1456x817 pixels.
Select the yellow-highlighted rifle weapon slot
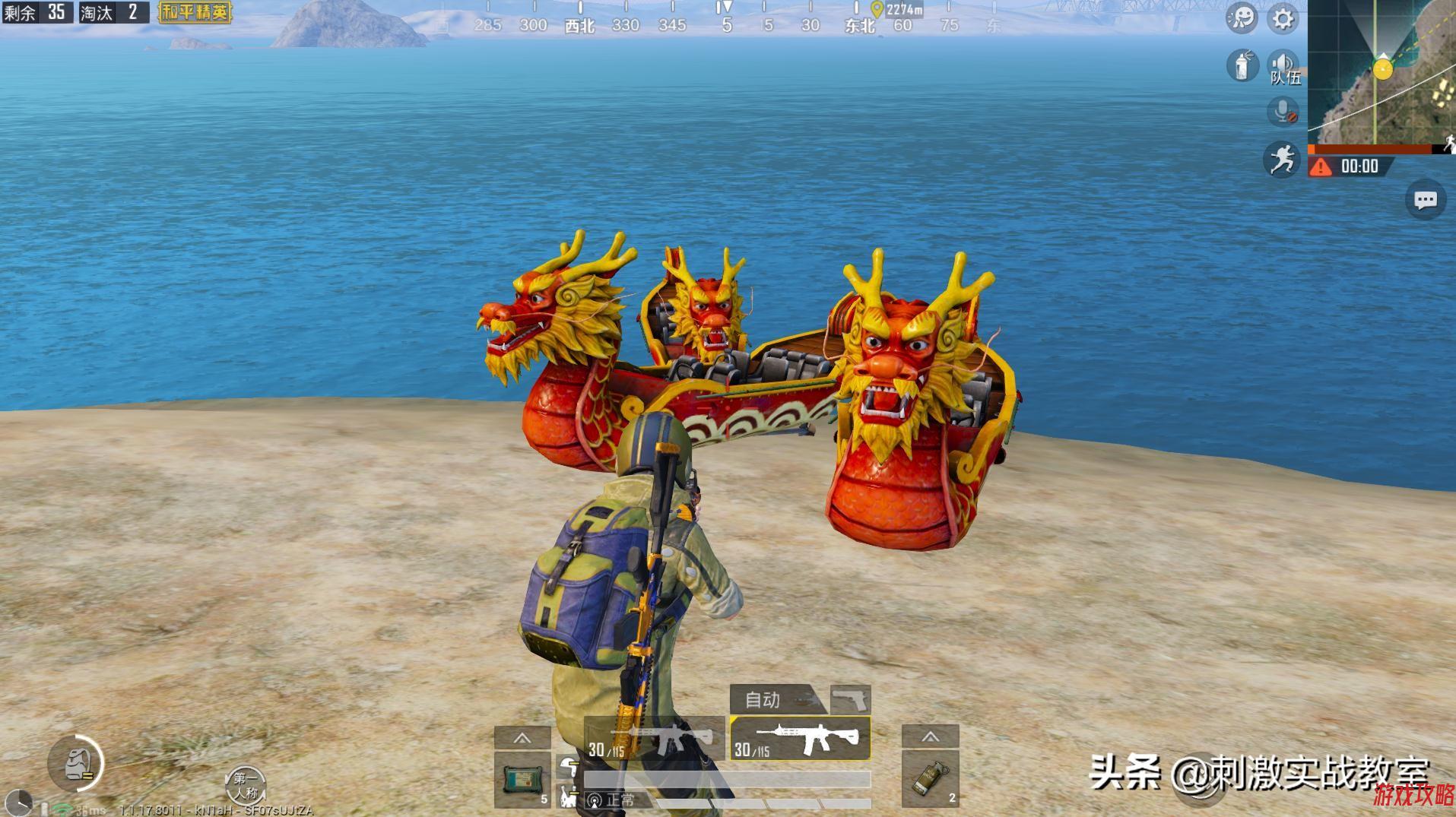(x=800, y=738)
